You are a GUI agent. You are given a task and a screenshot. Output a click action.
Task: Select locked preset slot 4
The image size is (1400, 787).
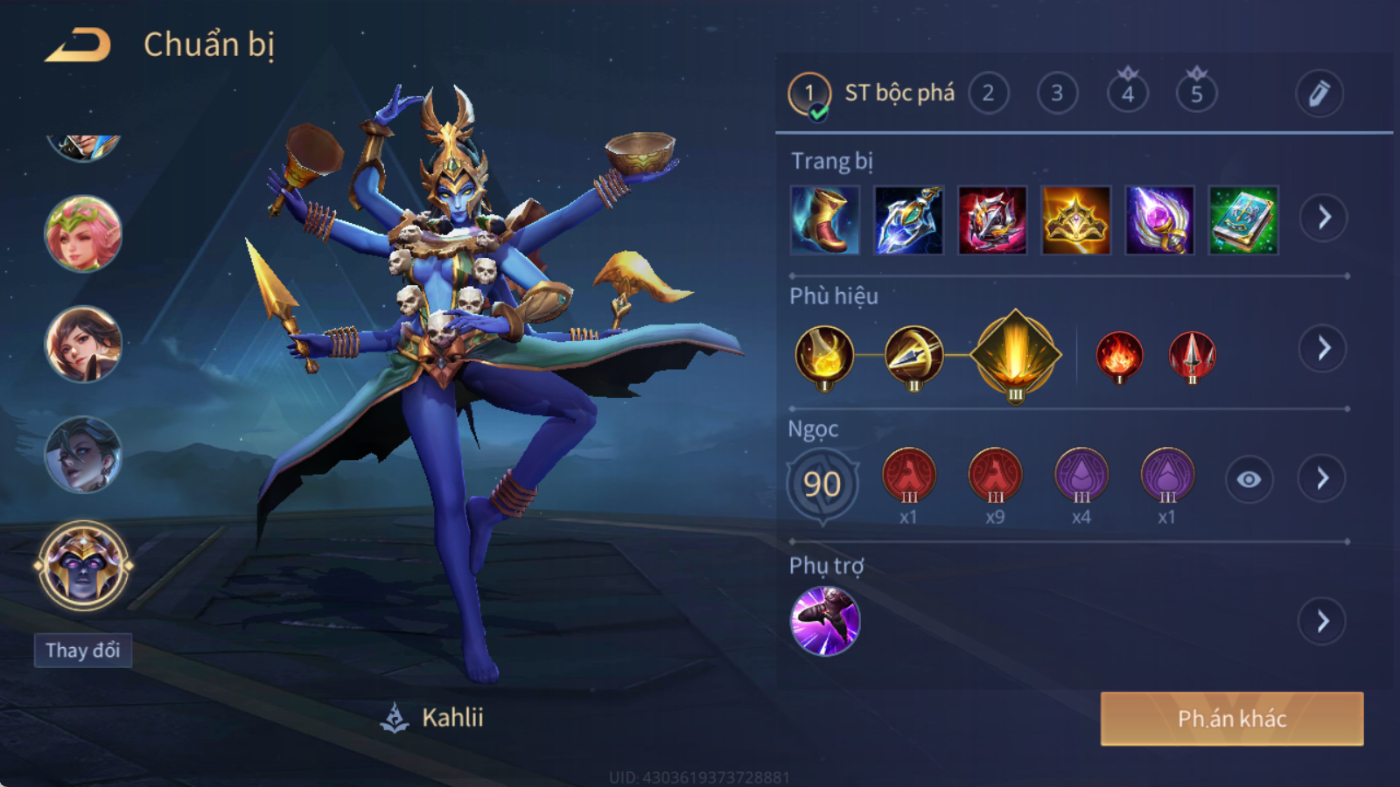point(1127,94)
